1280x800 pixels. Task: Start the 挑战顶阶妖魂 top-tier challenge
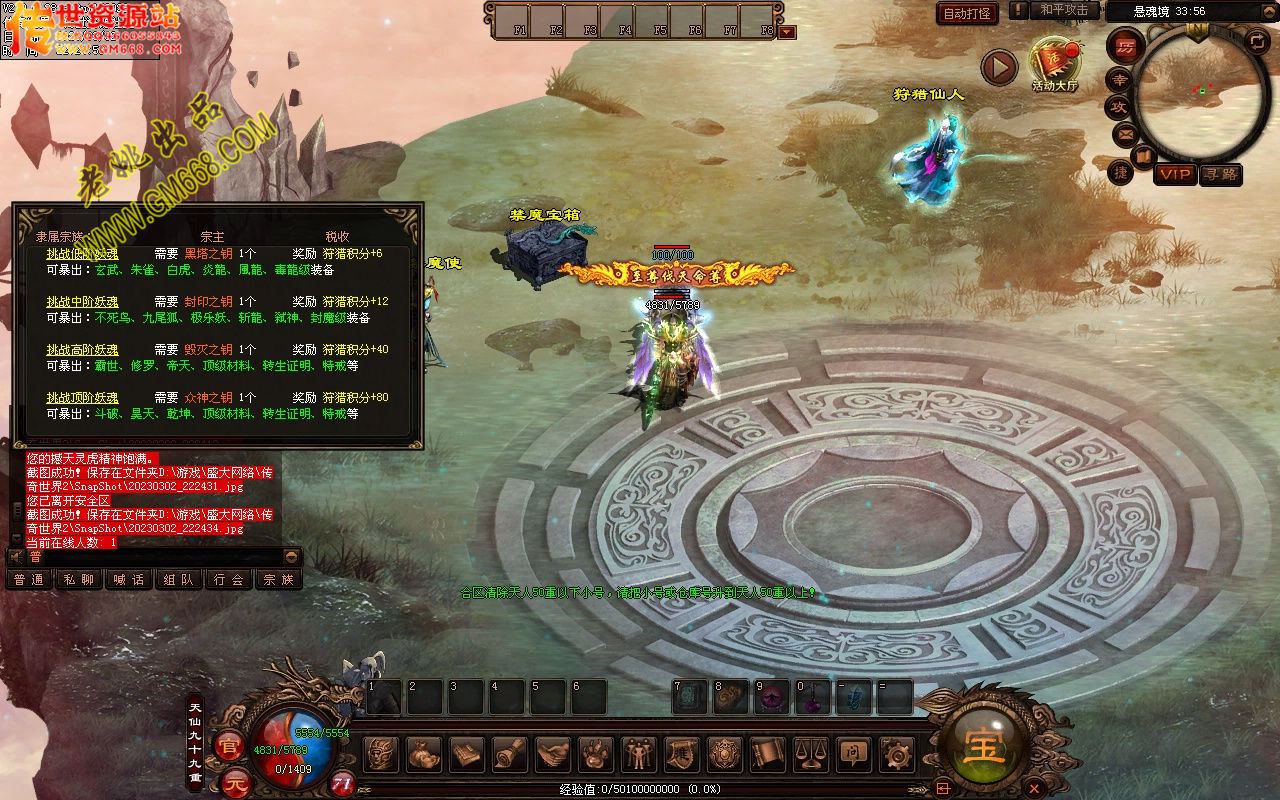[x=82, y=398]
